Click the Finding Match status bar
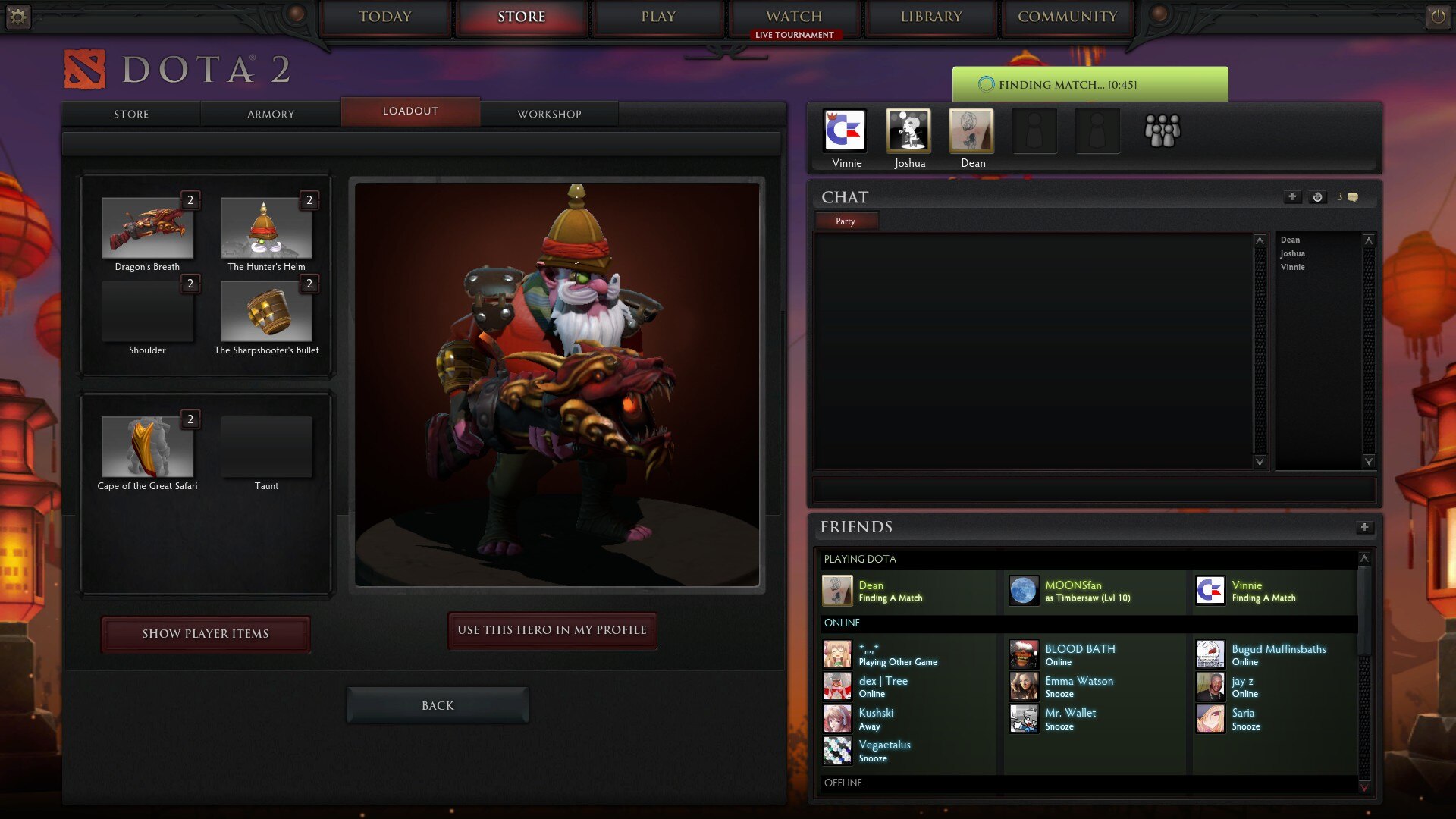This screenshot has height=819, width=1456. click(x=1090, y=84)
